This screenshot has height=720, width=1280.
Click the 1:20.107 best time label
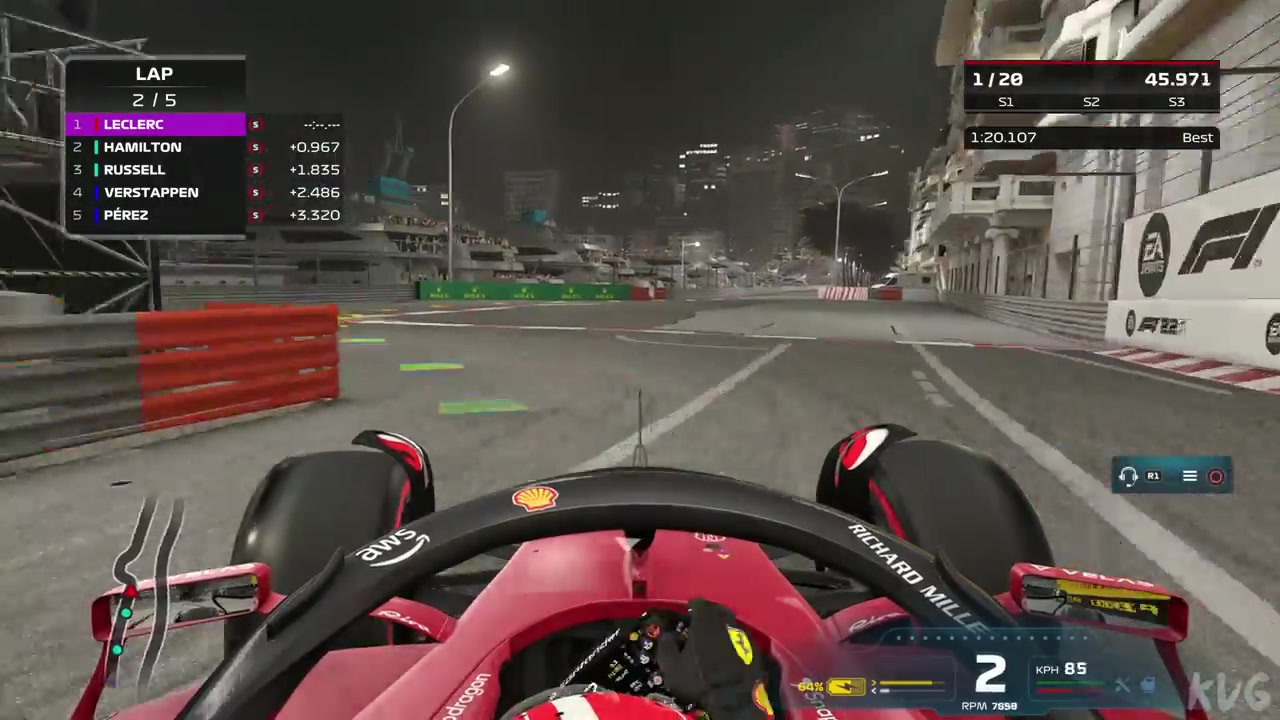(x=1003, y=137)
